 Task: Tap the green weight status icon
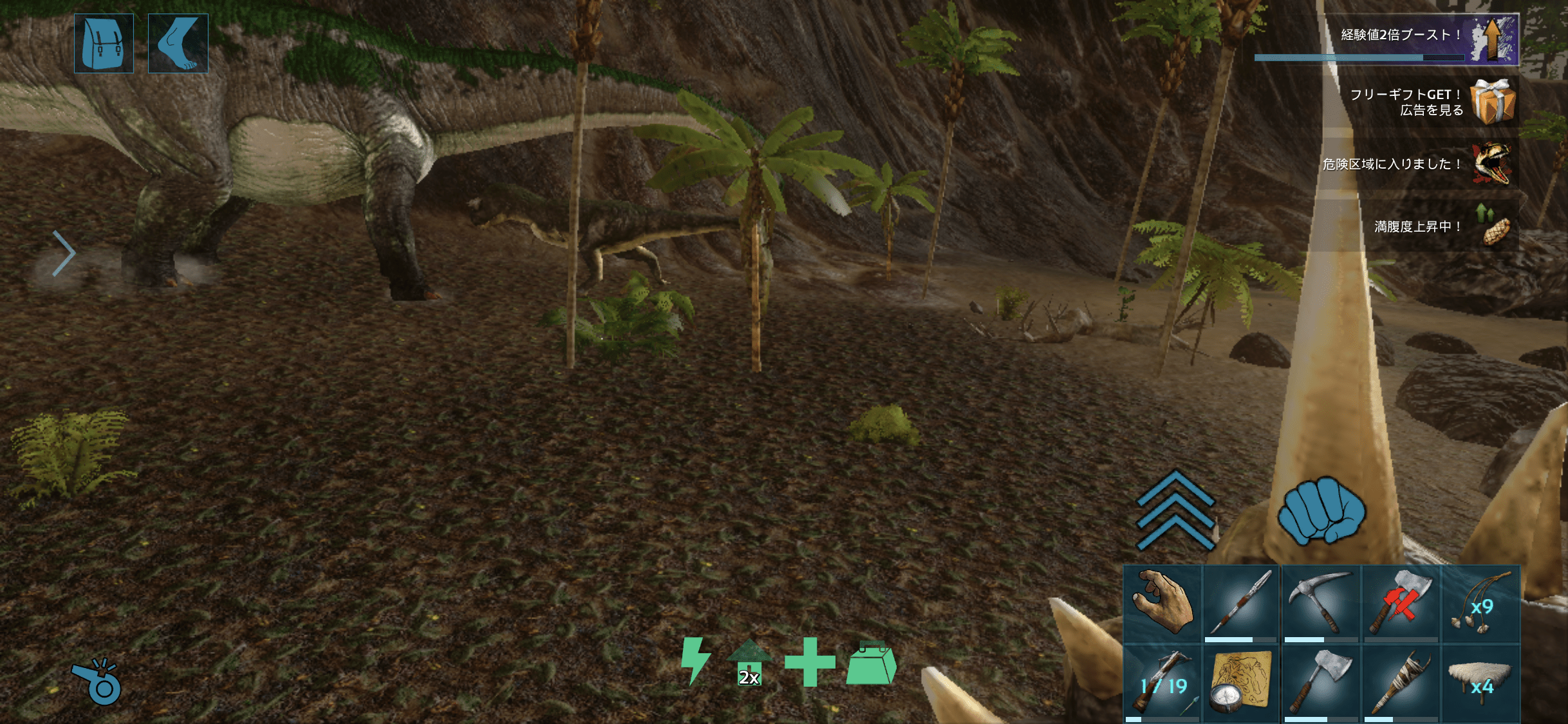[x=871, y=663]
